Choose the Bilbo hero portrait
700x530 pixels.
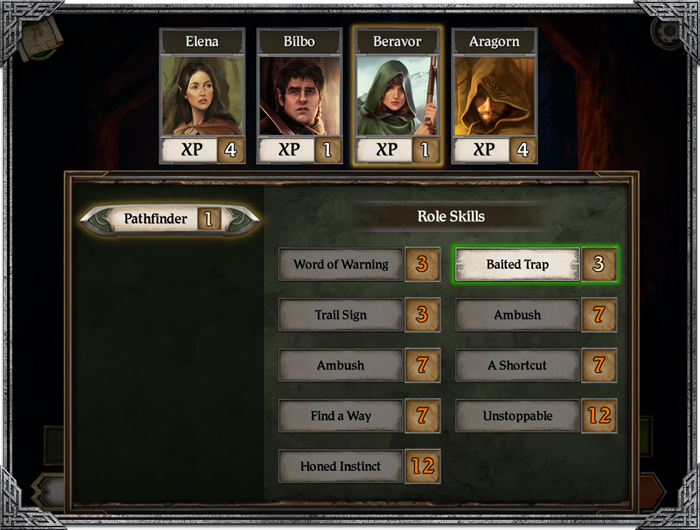(299, 96)
